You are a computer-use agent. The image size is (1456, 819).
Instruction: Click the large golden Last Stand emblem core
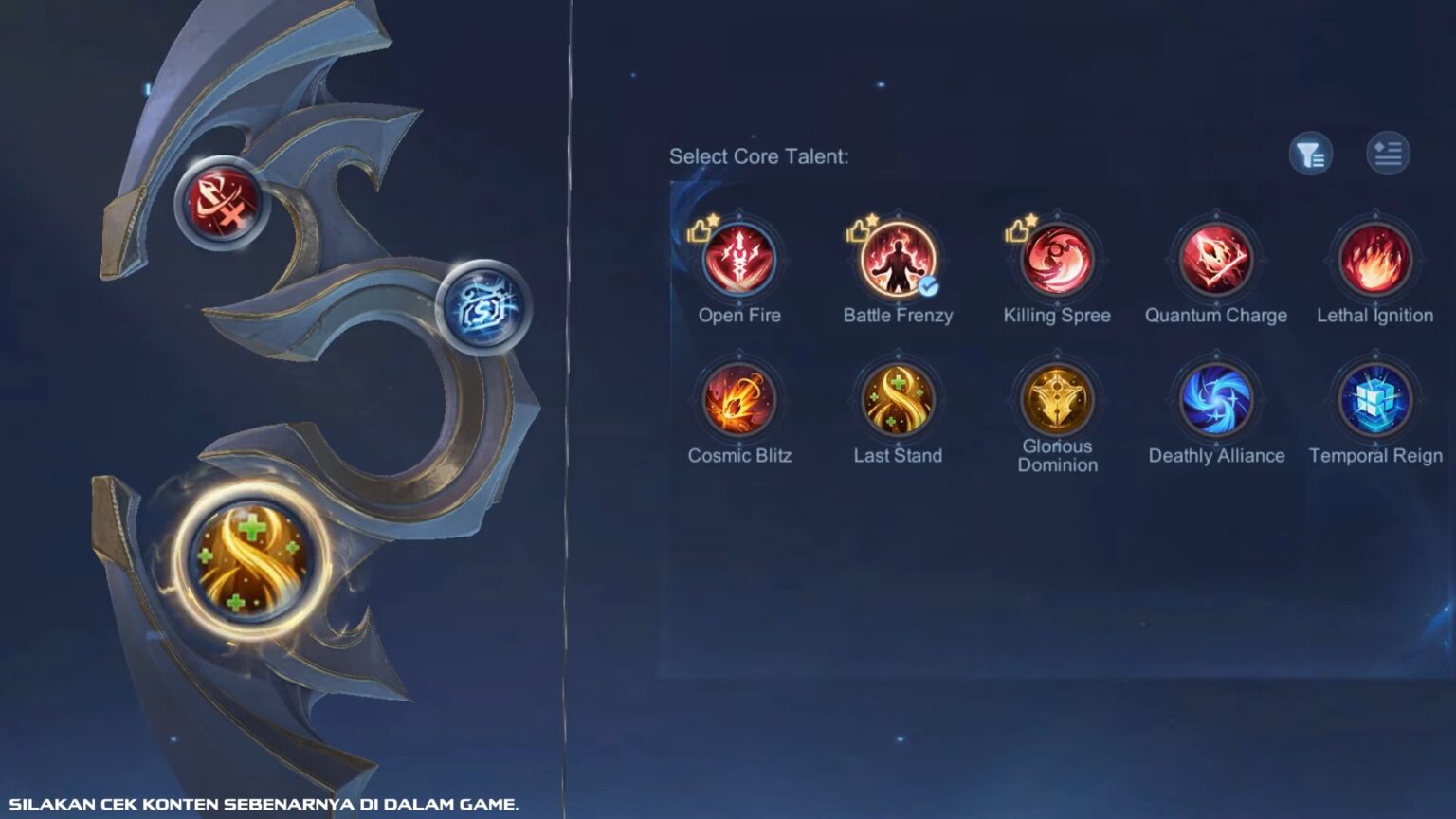click(248, 558)
